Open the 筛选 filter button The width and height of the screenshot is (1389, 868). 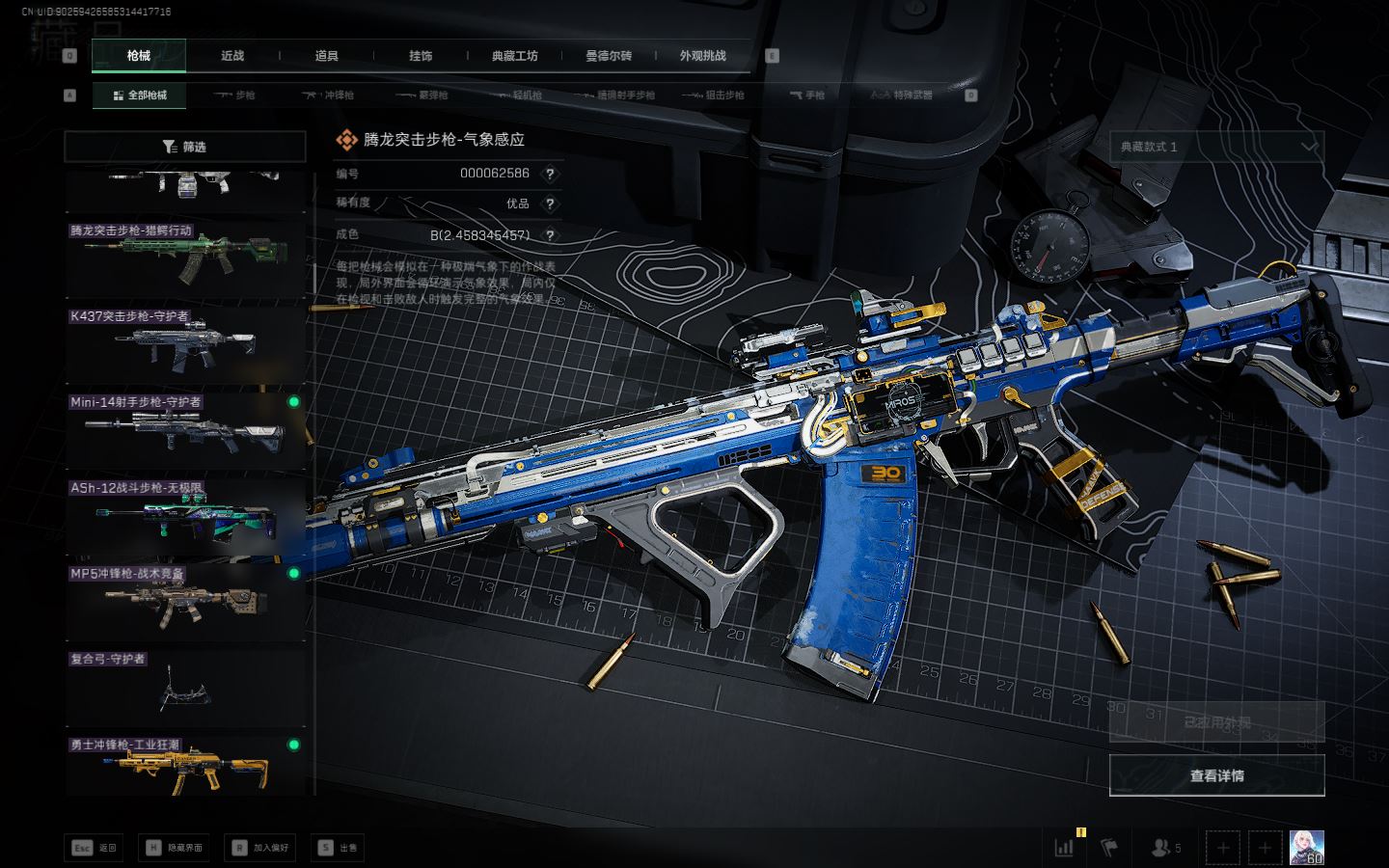185,147
